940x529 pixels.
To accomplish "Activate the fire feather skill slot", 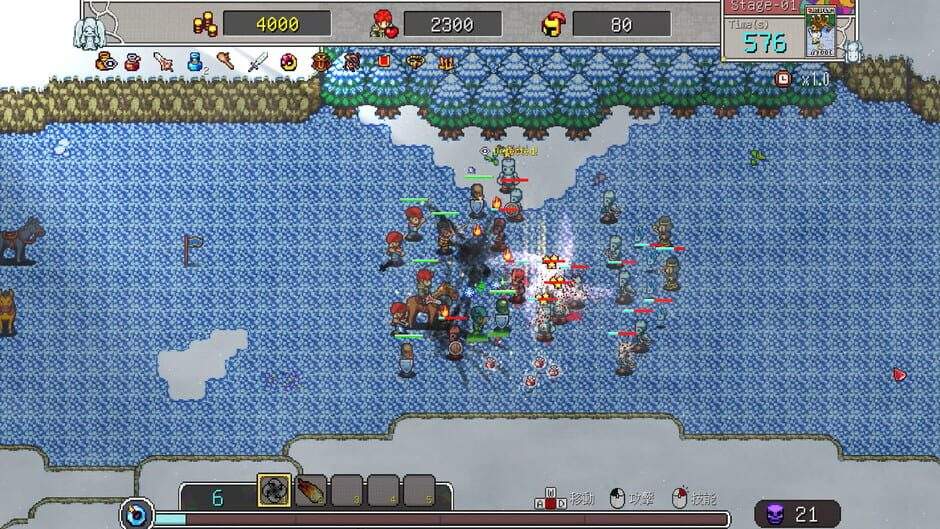I will point(311,490).
